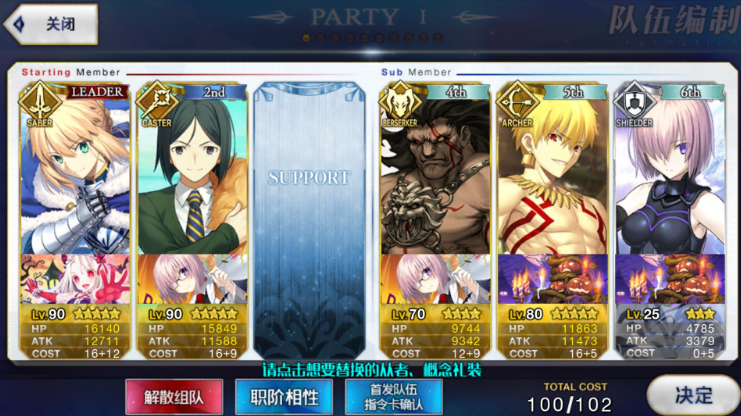Select the Saber leader servant card
Image resolution: width=741 pixels, height=416 pixels.
click(74, 170)
